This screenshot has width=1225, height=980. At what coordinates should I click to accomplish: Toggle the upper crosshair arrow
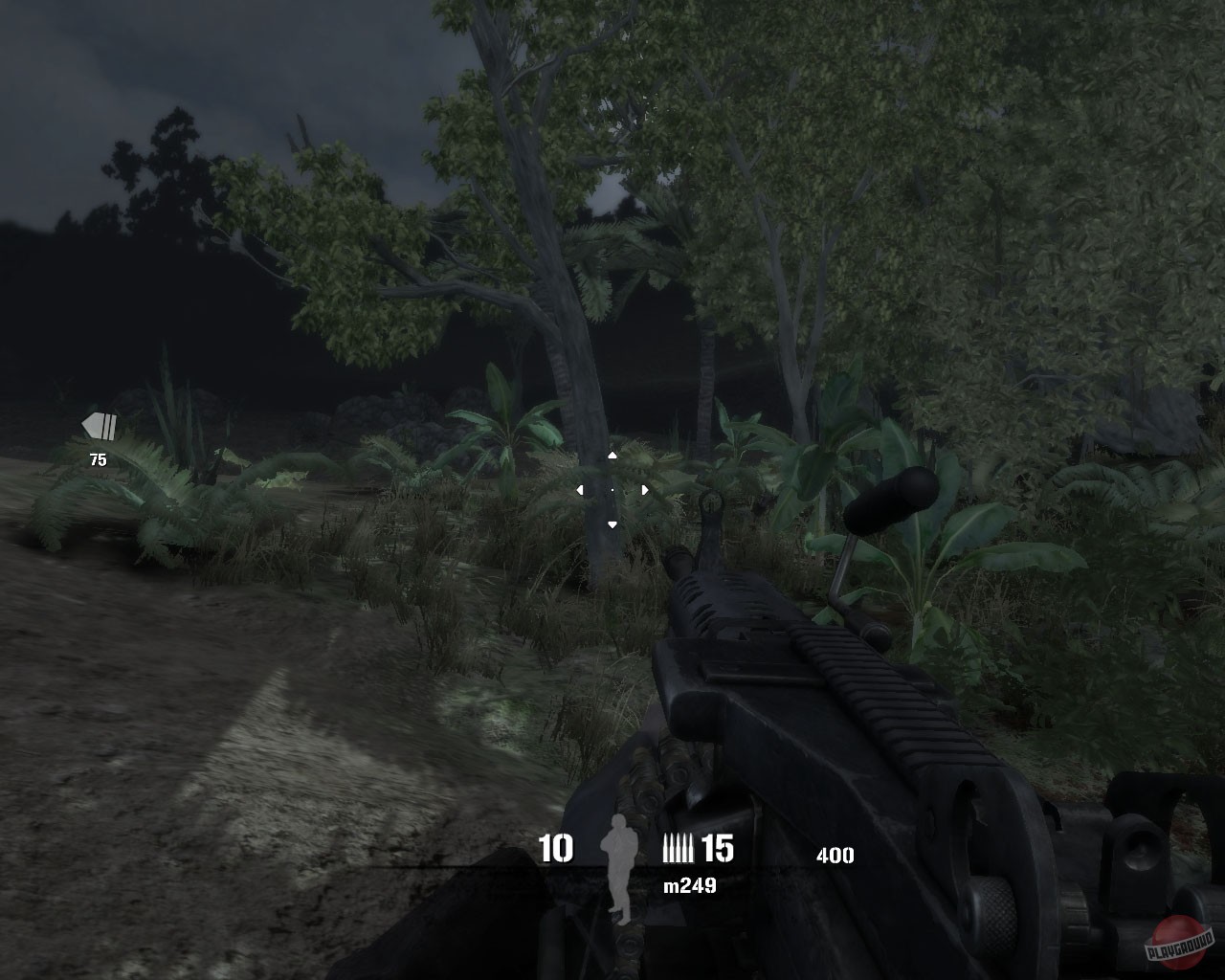pos(612,457)
